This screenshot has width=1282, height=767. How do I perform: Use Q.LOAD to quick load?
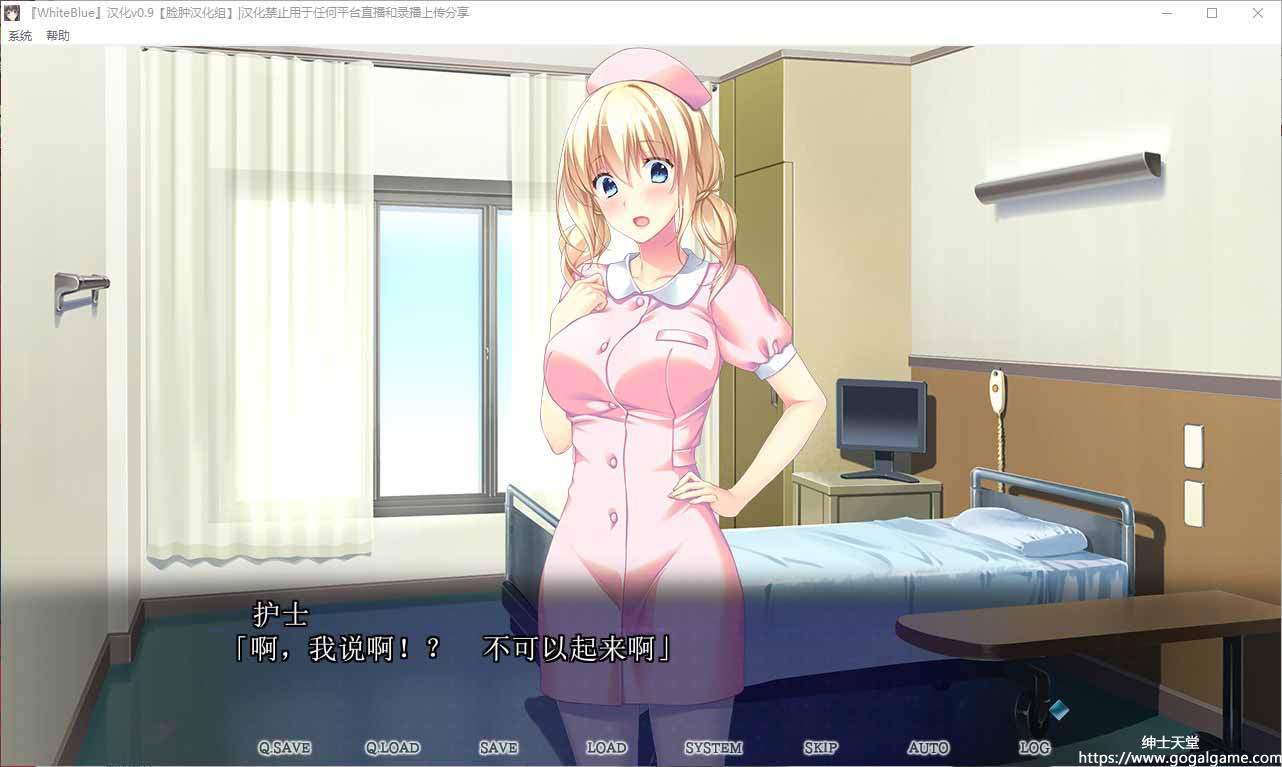coord(392,748)
